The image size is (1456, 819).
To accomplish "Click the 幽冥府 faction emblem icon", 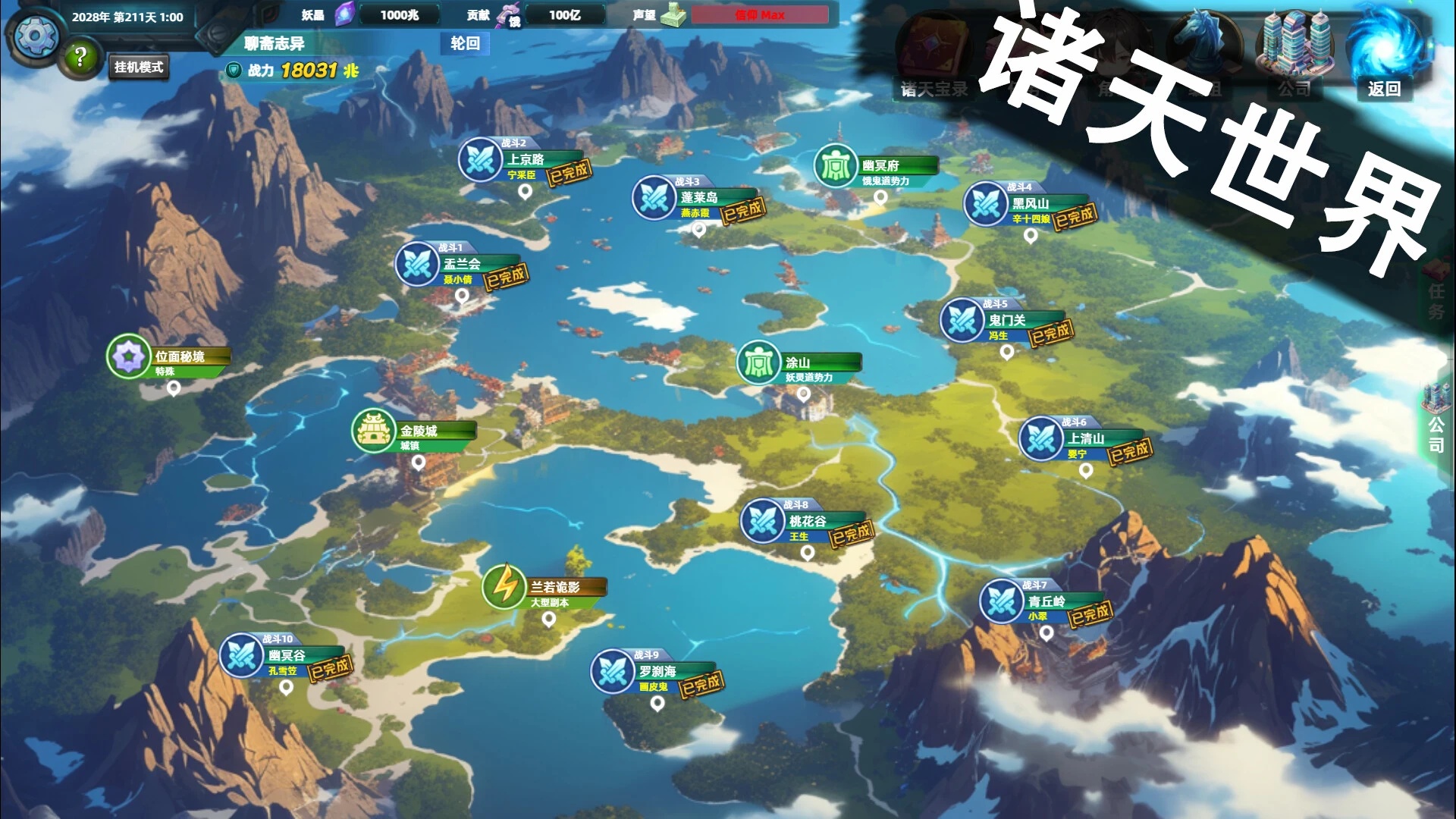I will (x=835, y=162).
